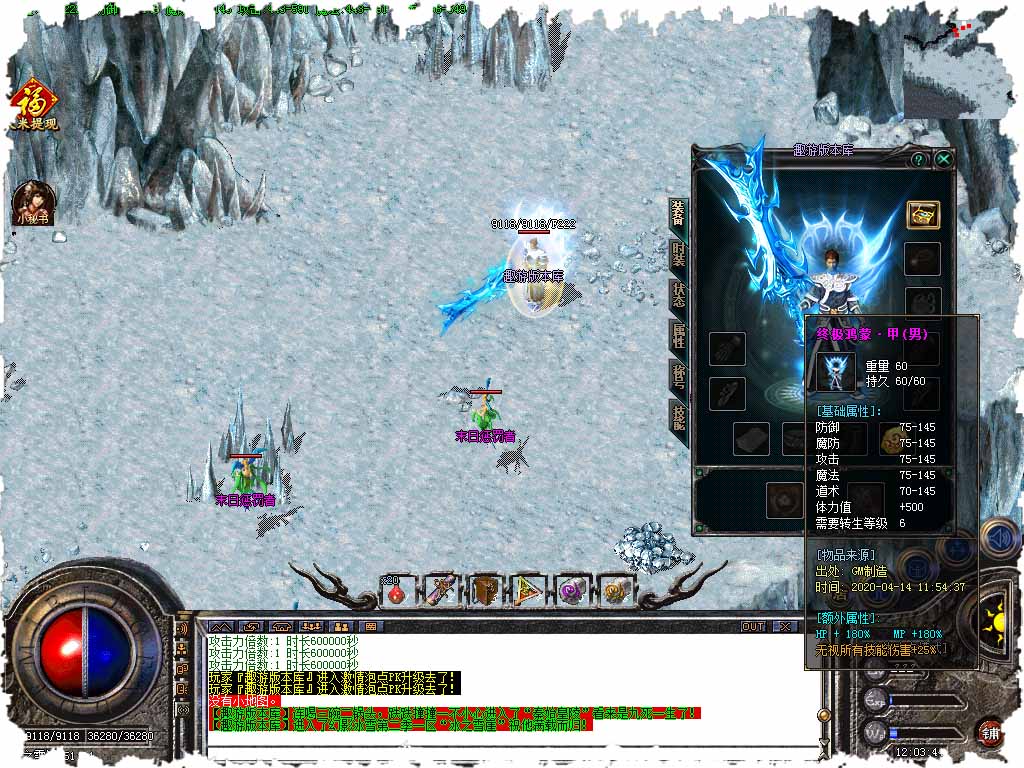
Task: Switch to the 时装 fashion tab
Action: [679, 254]
